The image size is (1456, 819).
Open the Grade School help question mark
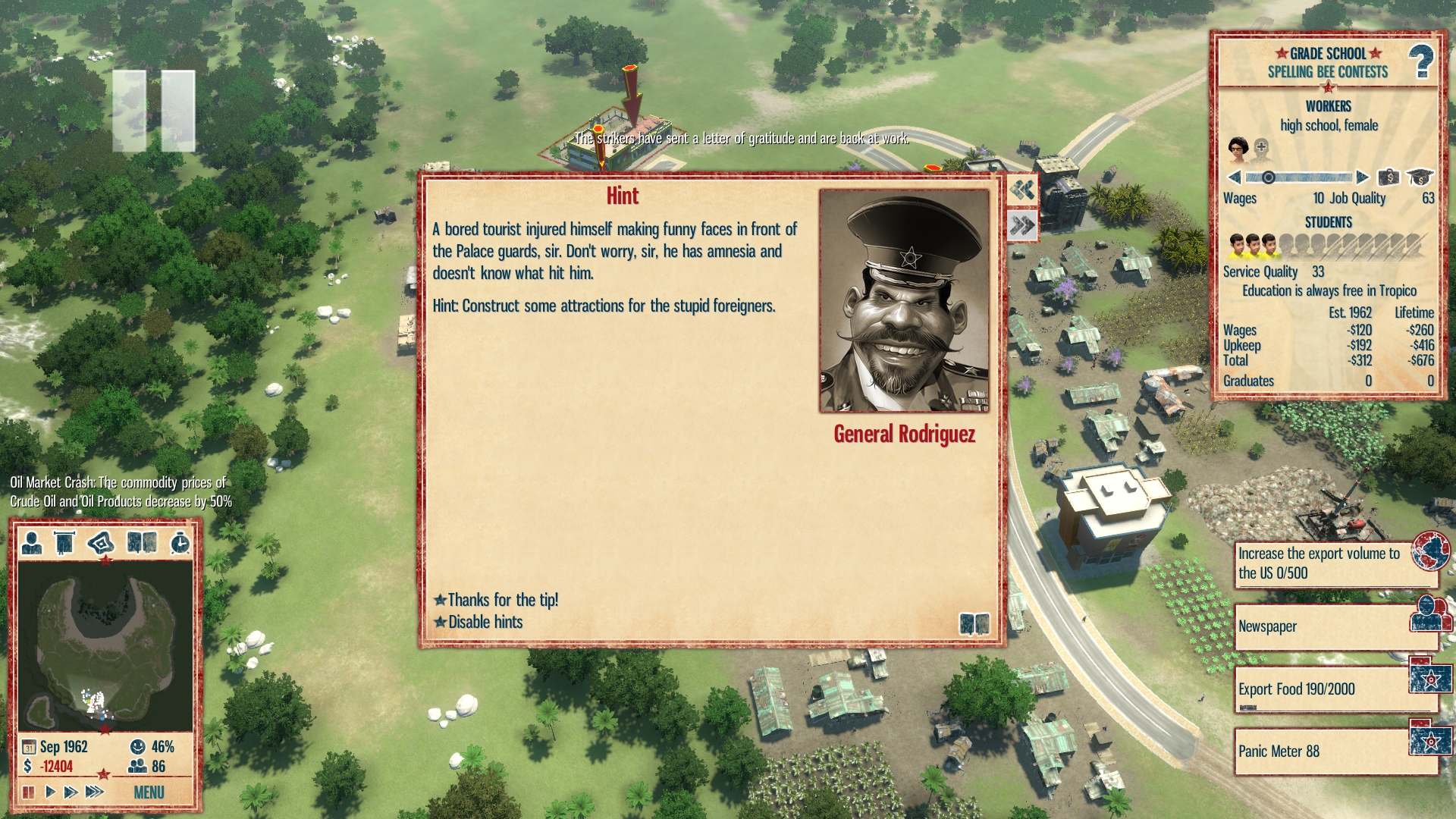click(1420, 61)
